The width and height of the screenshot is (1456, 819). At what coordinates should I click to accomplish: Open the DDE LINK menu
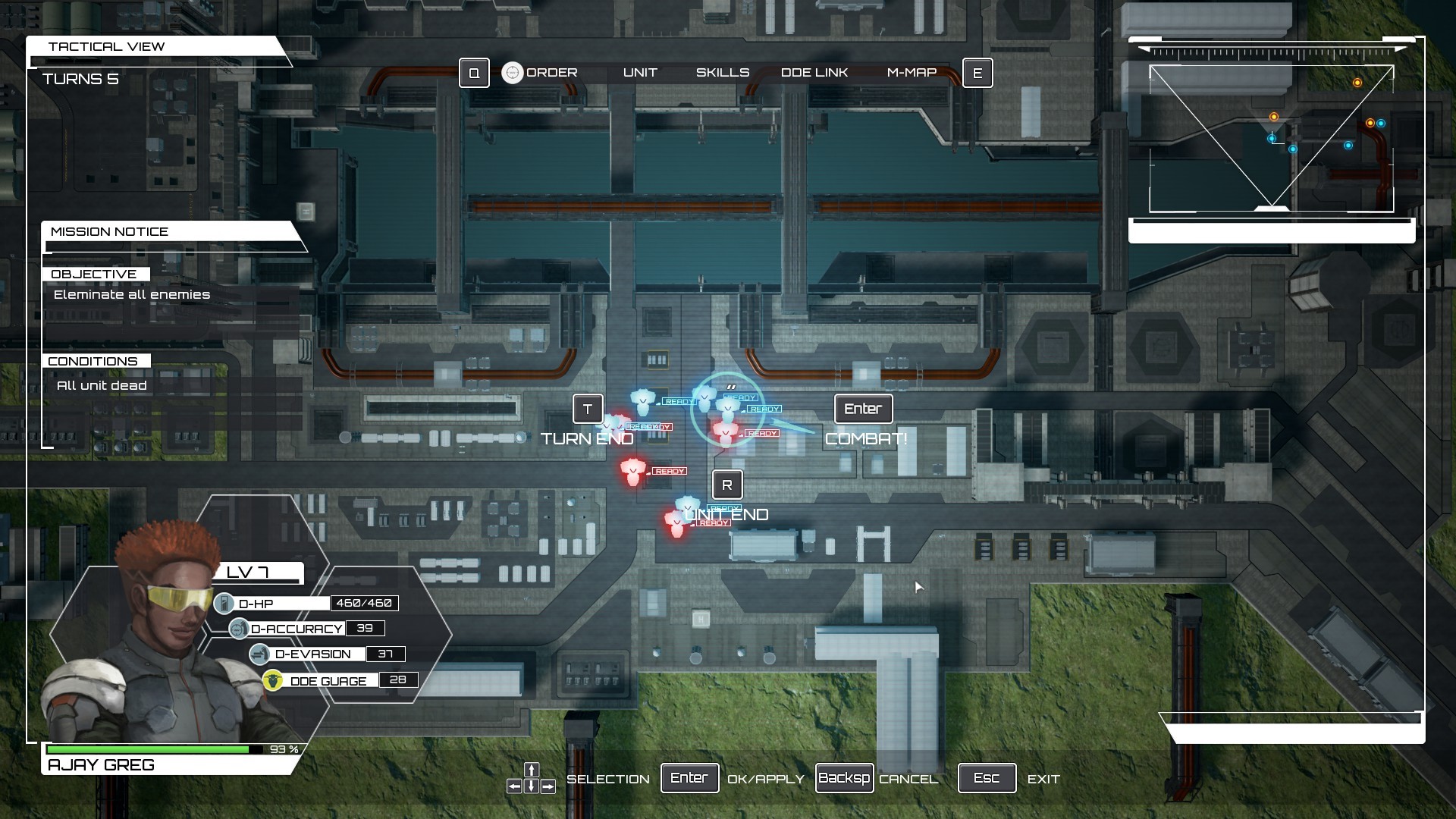tap(814, 72)
